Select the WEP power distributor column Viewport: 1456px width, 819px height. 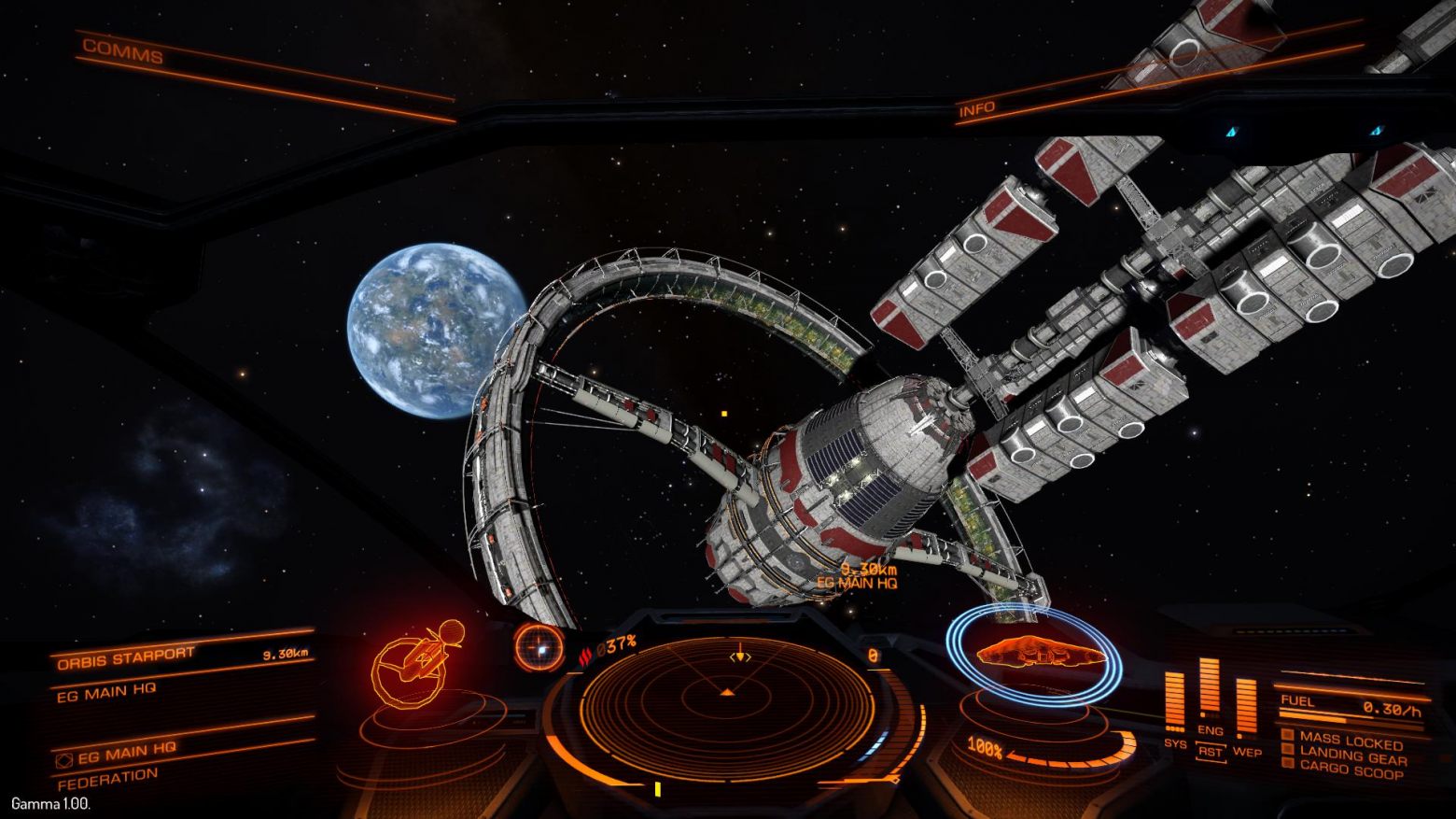[1246, 712]
